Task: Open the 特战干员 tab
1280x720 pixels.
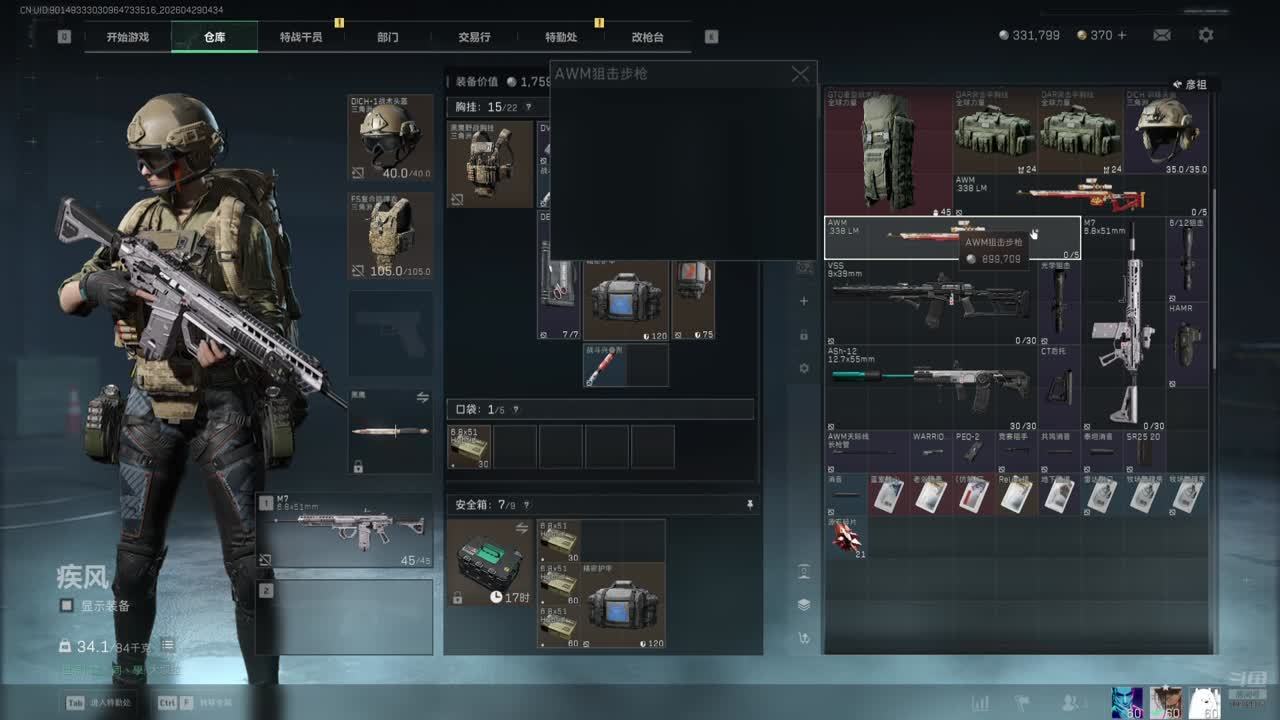Action: tap(301, 37)
